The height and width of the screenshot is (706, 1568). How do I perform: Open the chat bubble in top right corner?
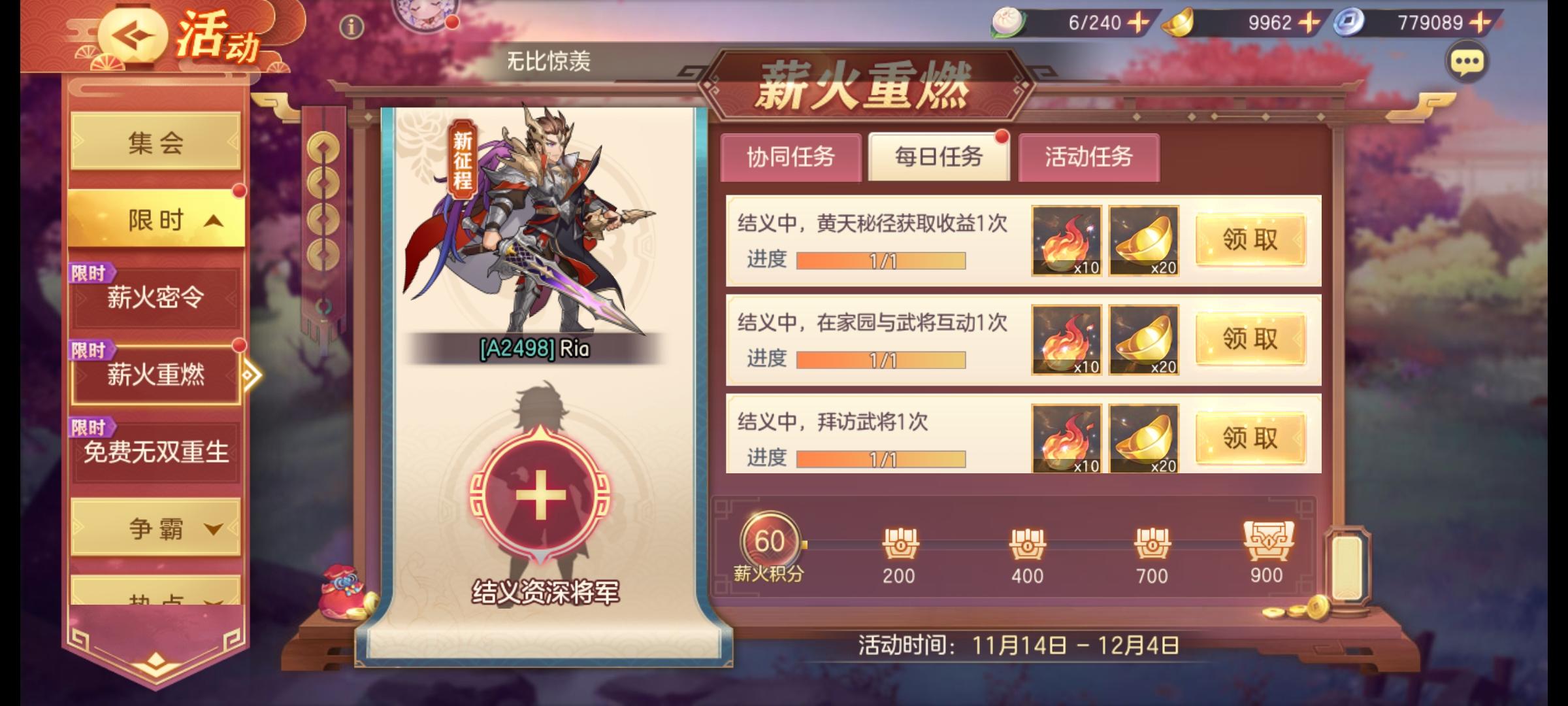pyautogui.click(x=1465, y=62)
